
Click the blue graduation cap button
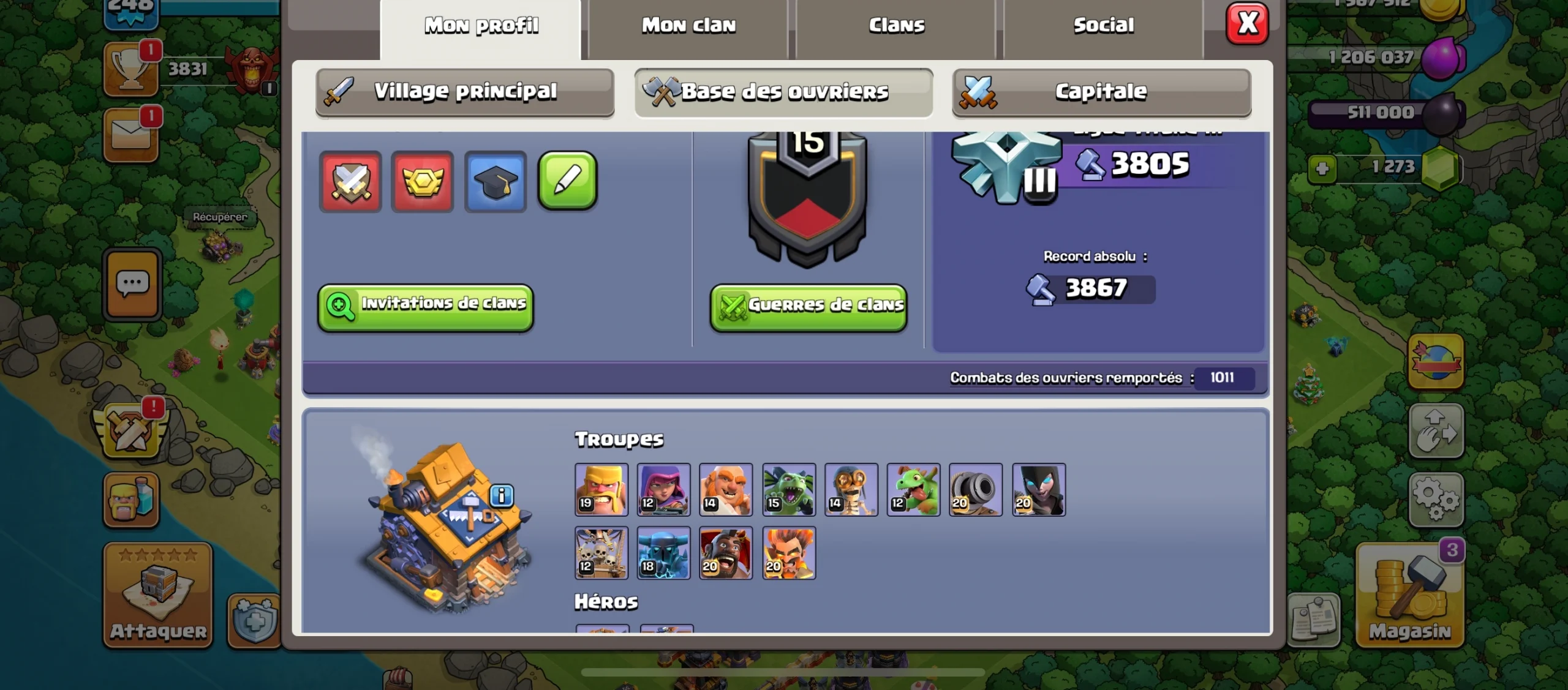pos(495,182)
